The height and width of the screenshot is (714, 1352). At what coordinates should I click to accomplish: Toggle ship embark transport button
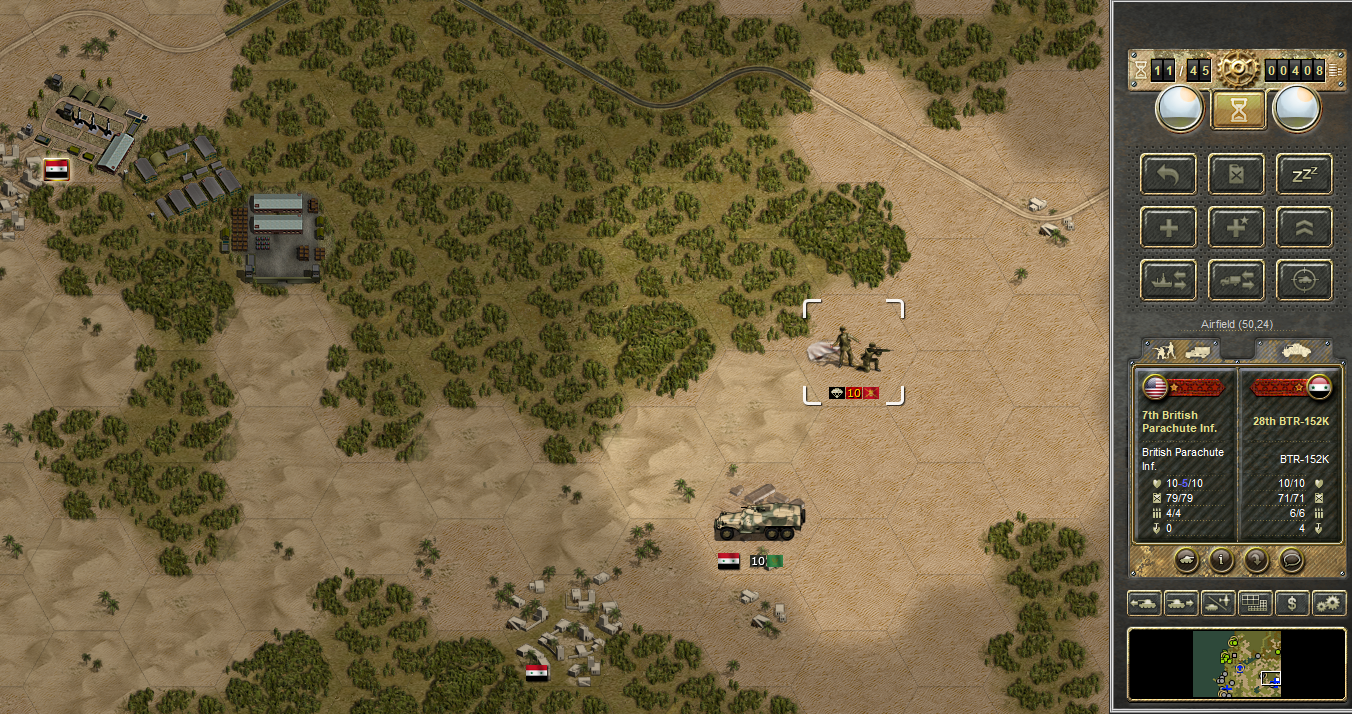1168,281
